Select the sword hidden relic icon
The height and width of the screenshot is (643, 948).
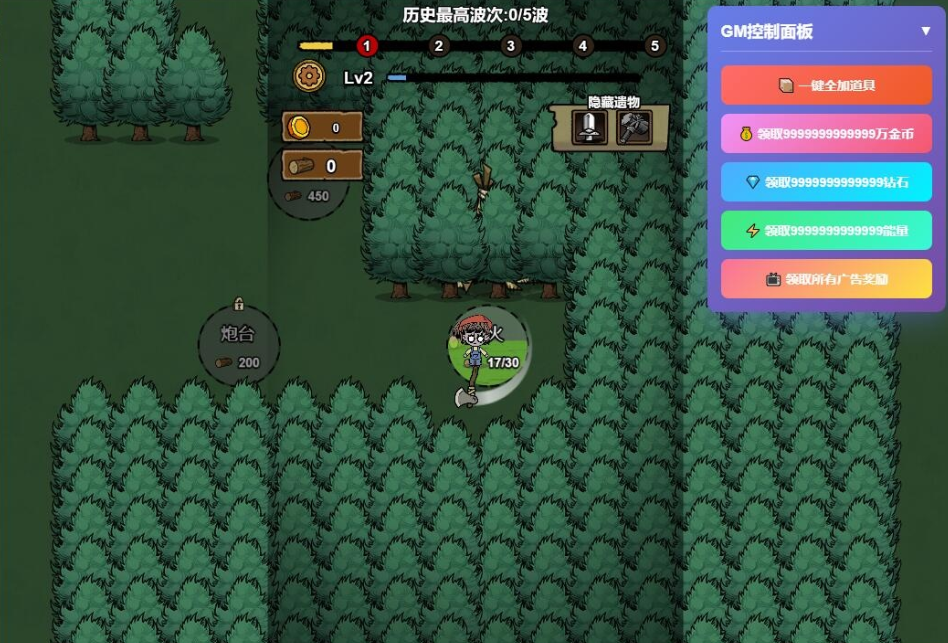tap(589, 128)
